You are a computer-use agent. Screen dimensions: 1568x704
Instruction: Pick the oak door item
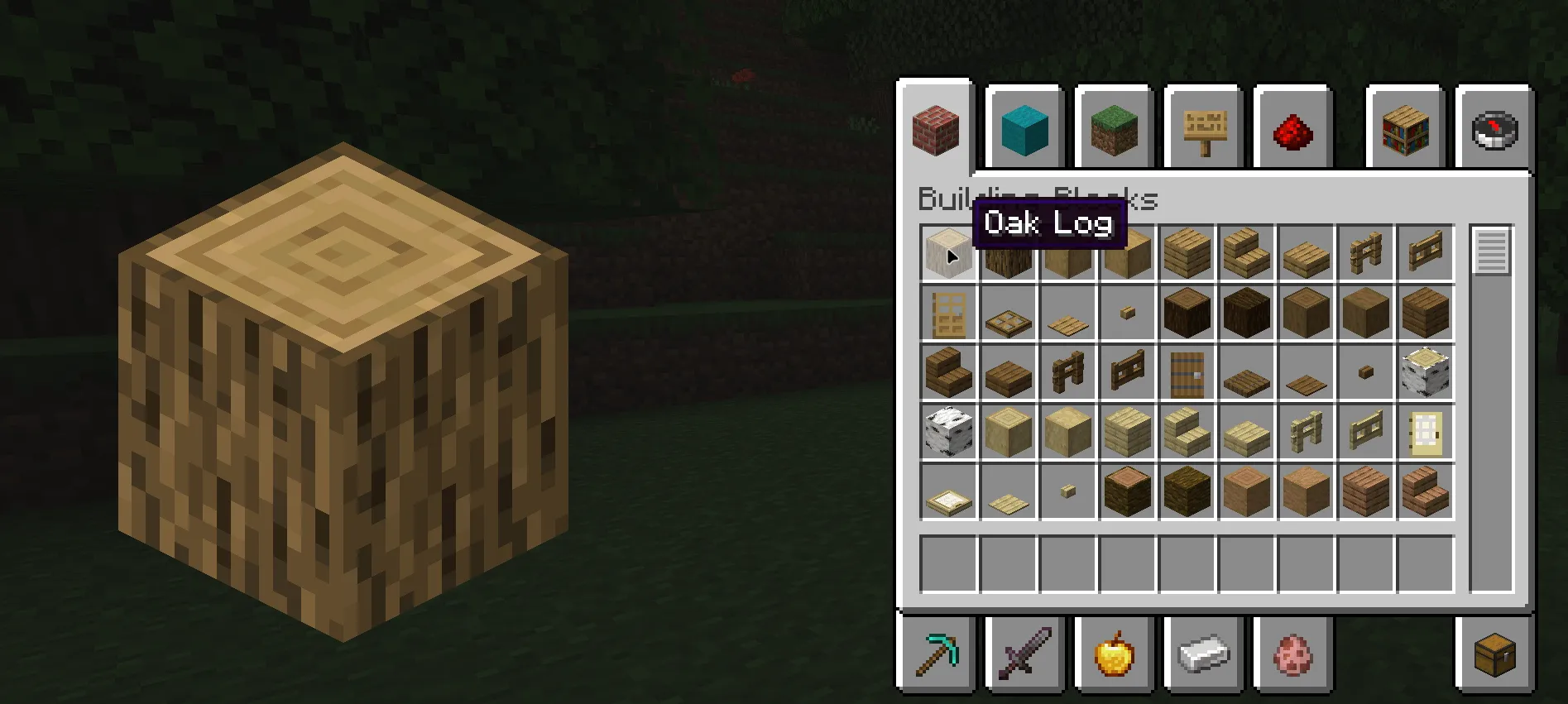[x=948, y=314]
